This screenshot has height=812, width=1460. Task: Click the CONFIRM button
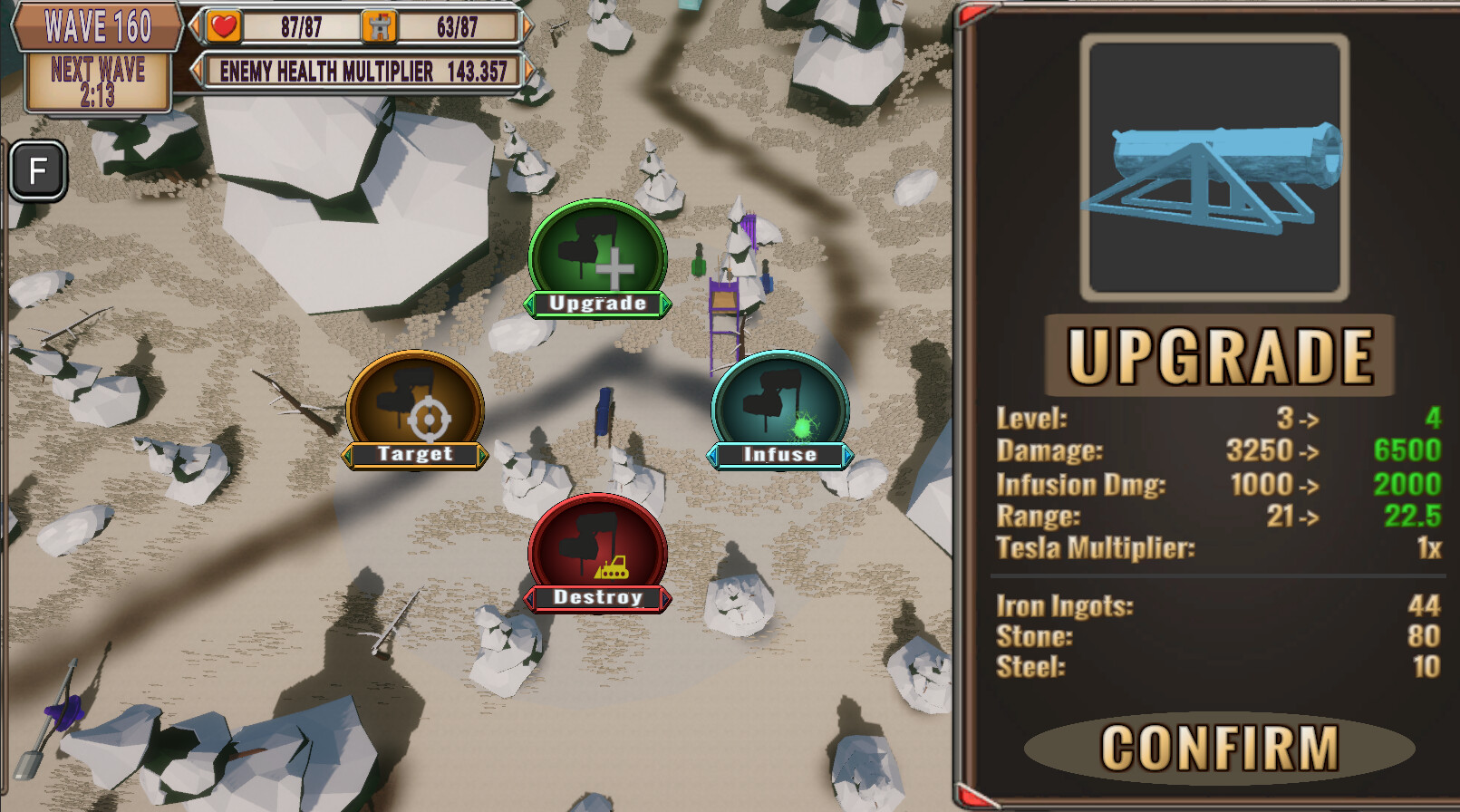(1217, 746)
